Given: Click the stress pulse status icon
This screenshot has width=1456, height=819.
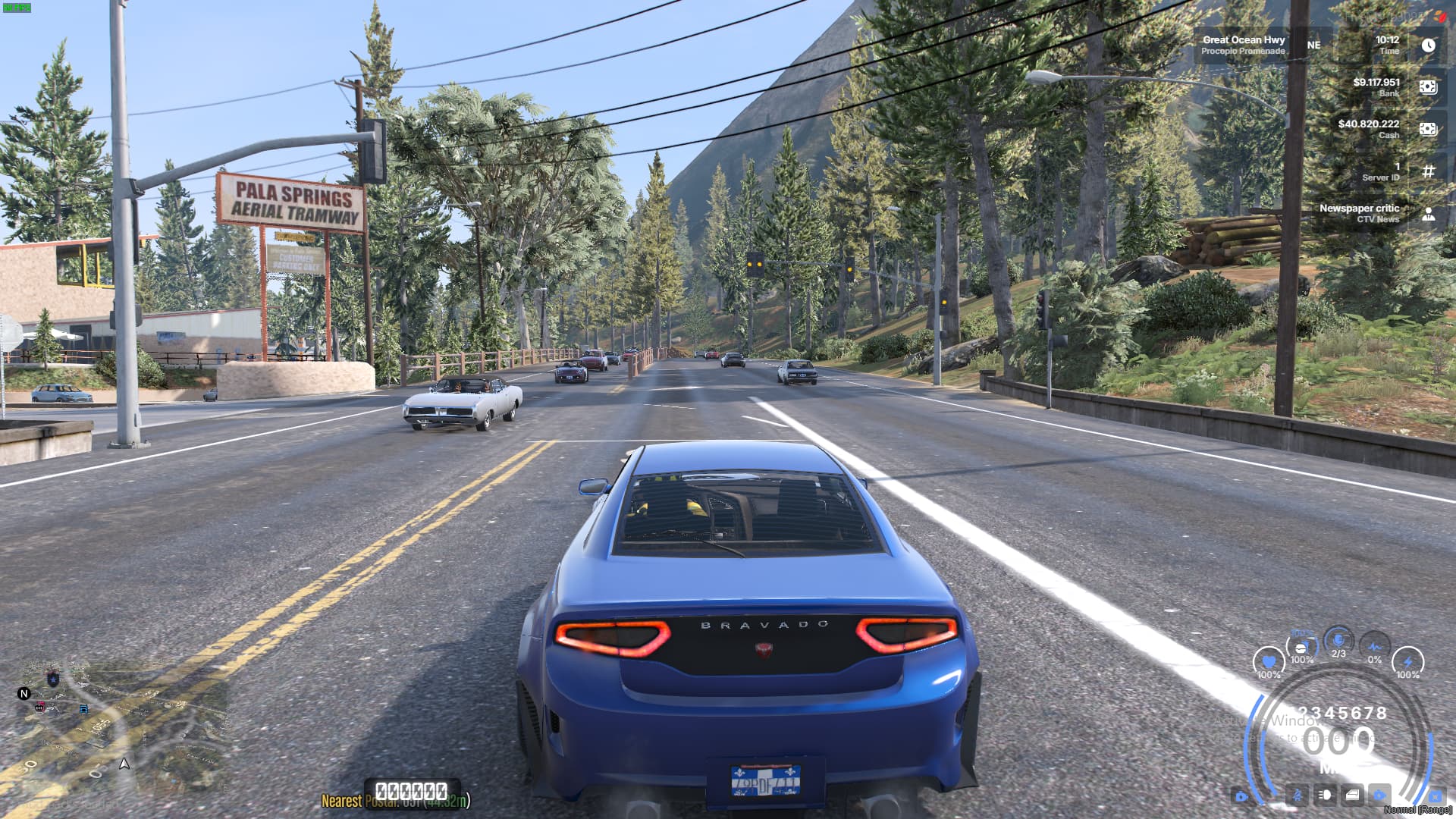Looking at the screenshot, I should (1374, 647).
